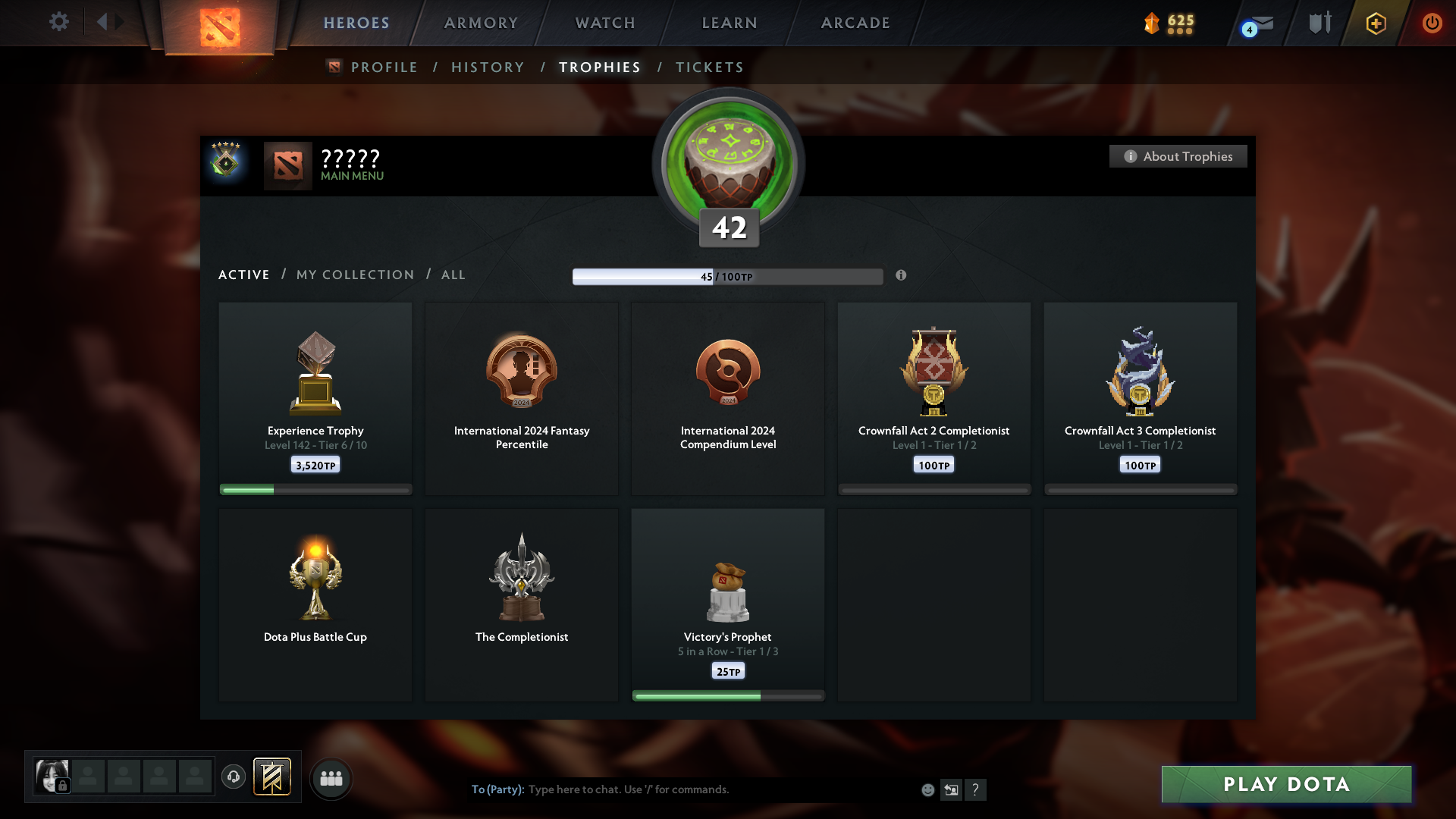Click About Trophies
This screenshot has height=819, width=1456.
[1178, 156]
